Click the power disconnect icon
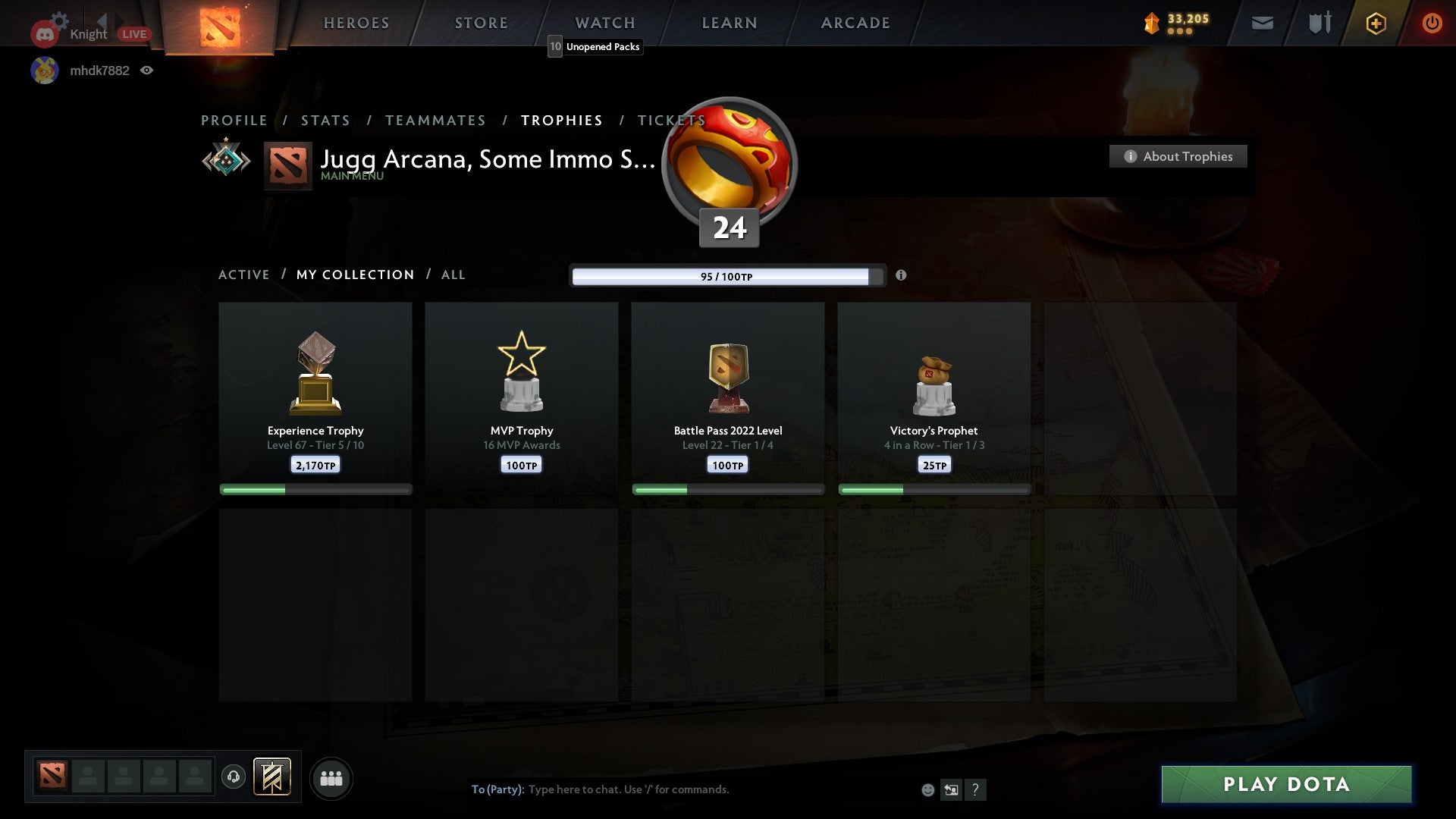 [x=1432, y=23]
